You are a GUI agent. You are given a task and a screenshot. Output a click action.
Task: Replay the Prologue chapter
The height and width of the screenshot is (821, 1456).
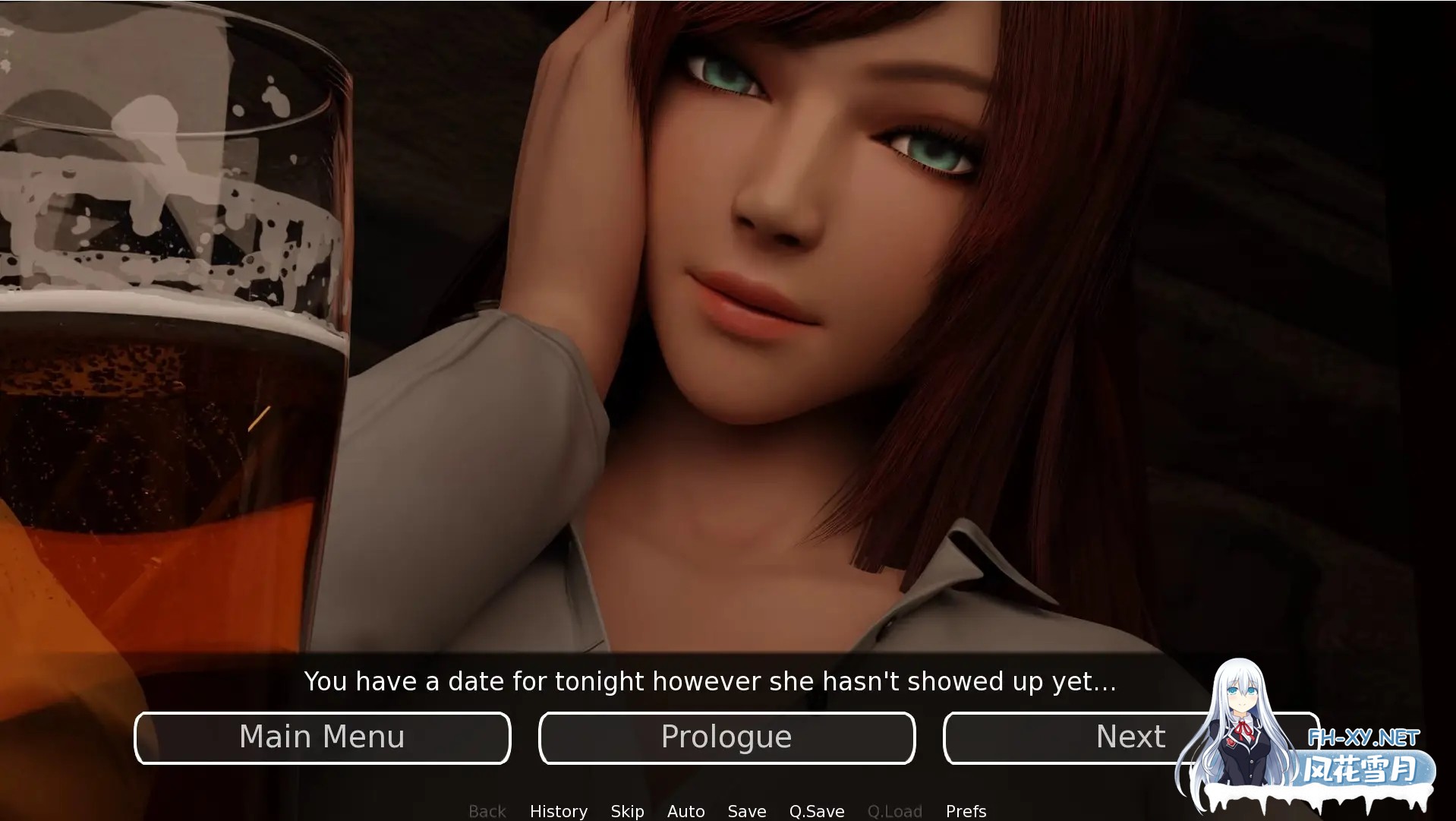[x=726, y=736]
